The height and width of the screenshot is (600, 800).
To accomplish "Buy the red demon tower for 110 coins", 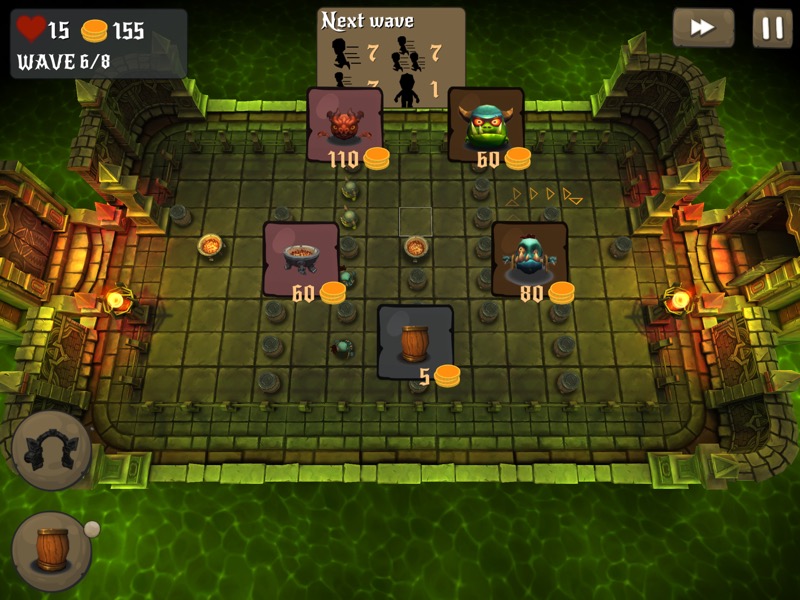I will click(x=344, y=124).
